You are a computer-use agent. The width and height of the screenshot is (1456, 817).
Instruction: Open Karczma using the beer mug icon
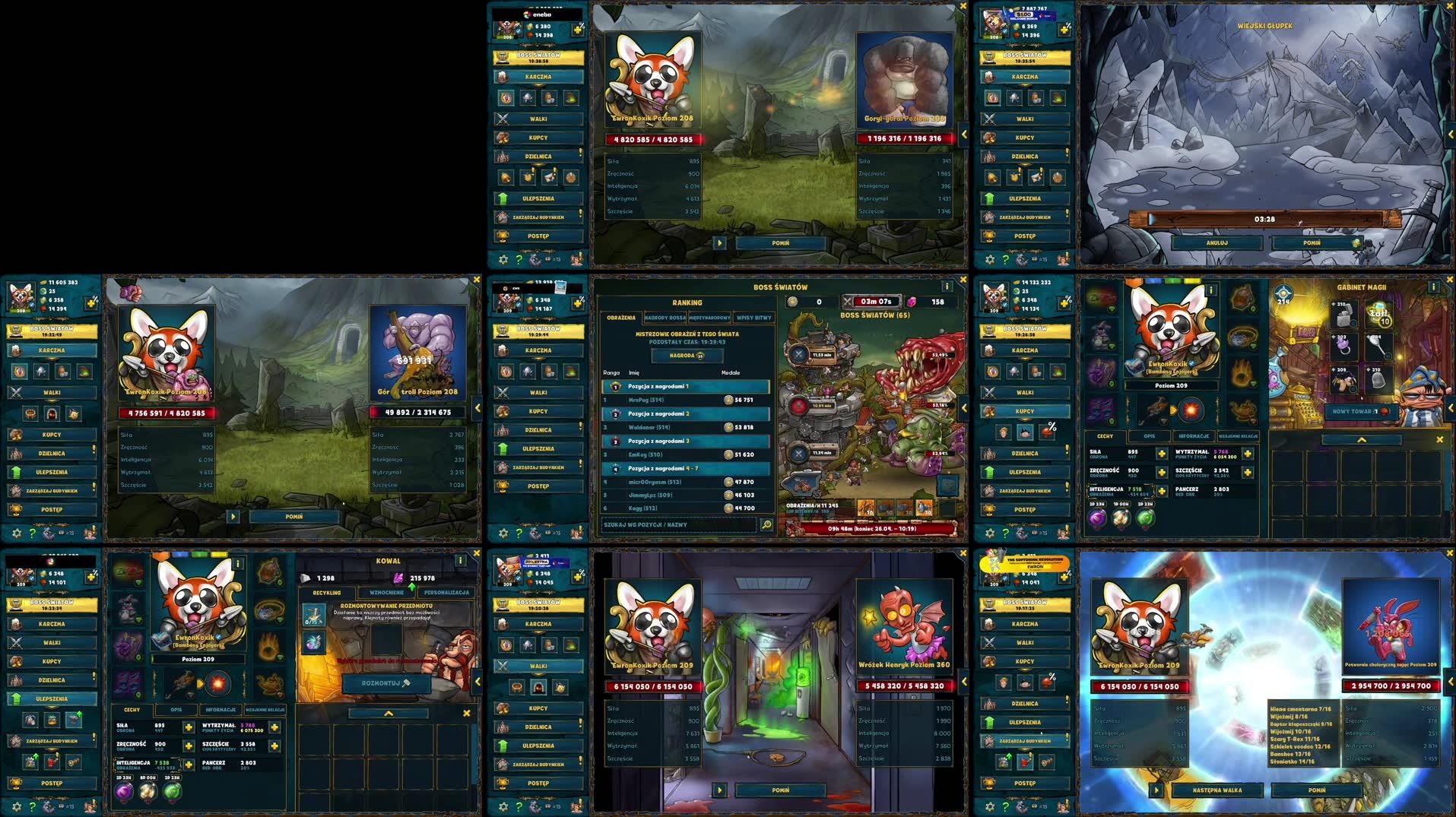tap(503, 77)
